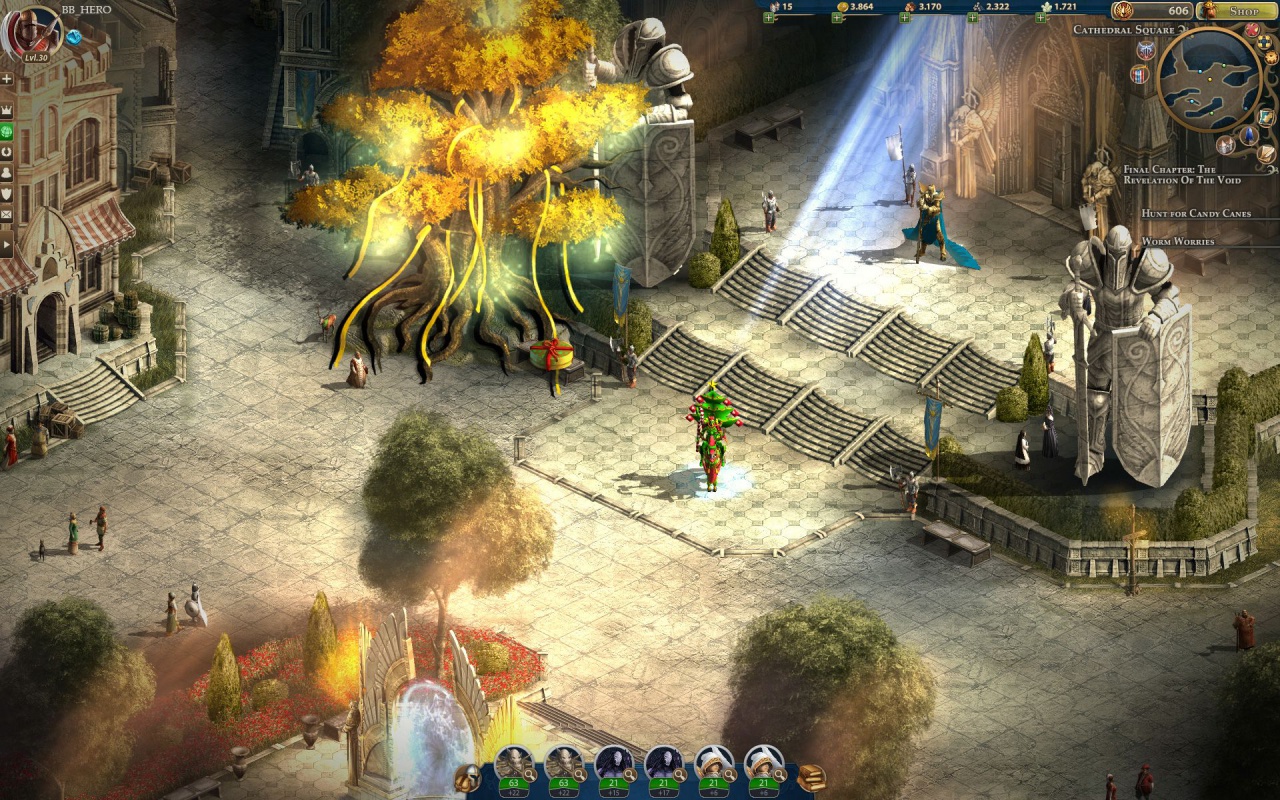Screen dimensions: 1280x800
Task: Click the shield icon in the sidebar
Action: (x=6, y=193)
